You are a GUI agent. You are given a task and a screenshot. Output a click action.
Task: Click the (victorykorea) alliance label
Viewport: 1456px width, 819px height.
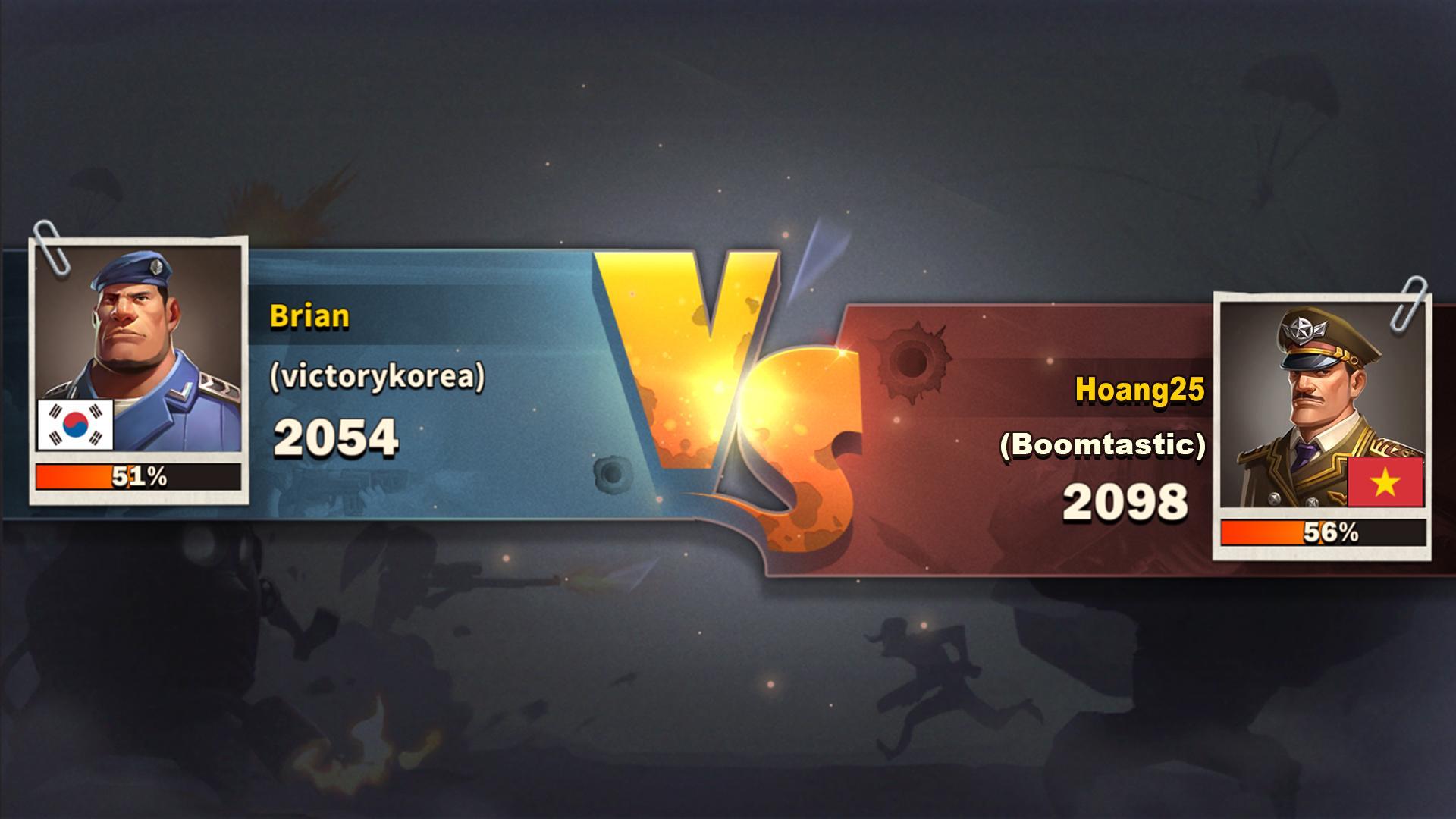pyautogui.click(x=381, y=377)
